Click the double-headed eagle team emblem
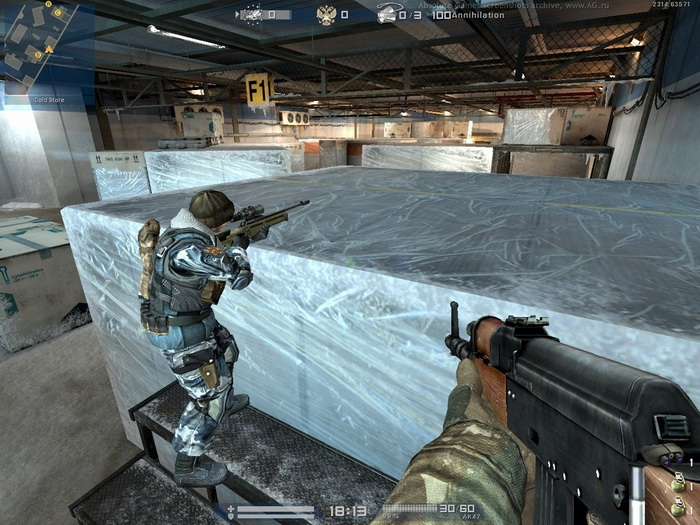The height and width of the screenshot is (525, 700). [326, 14]
